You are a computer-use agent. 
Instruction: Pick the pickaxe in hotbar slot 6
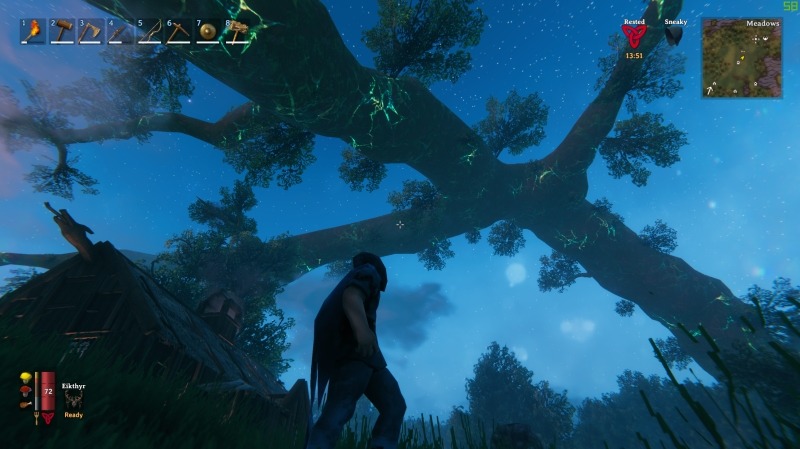179,31
